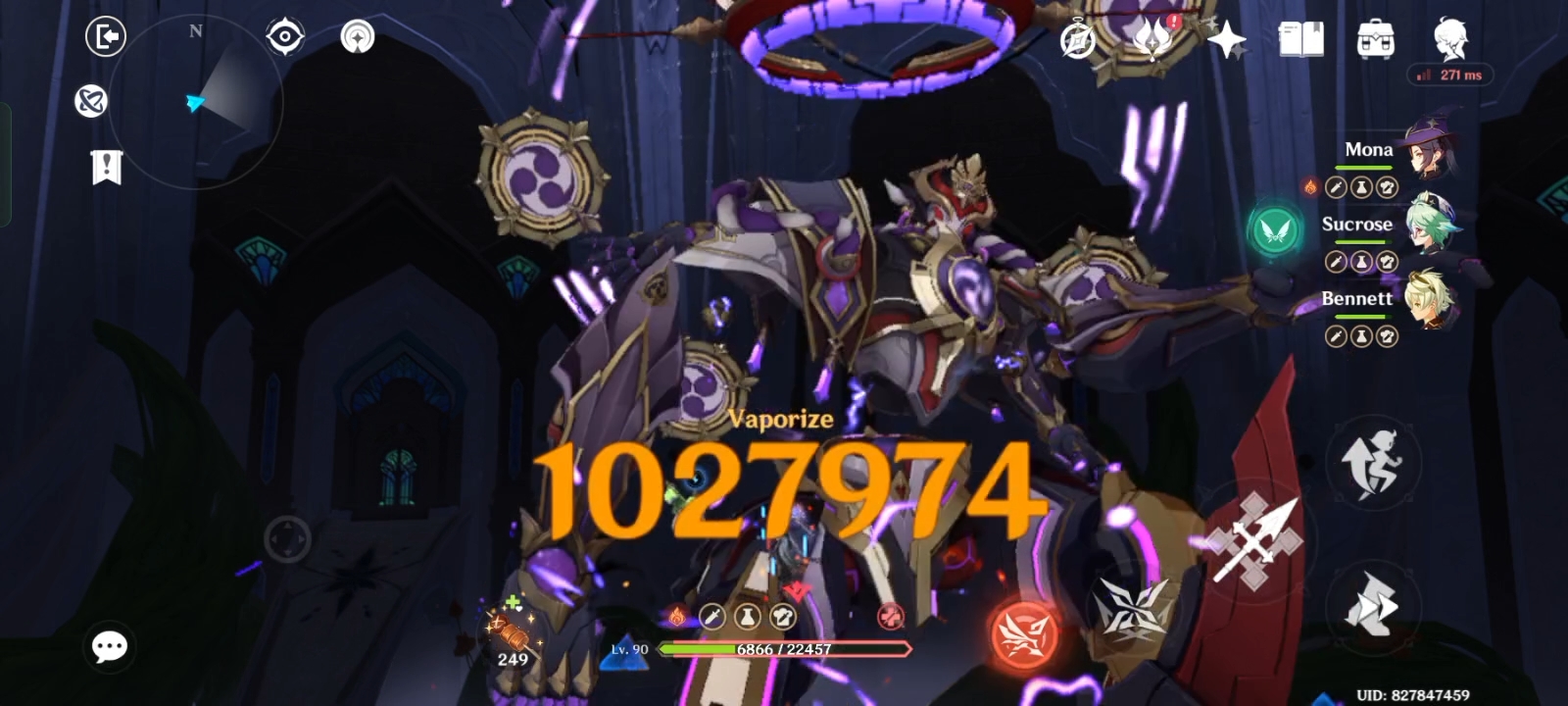Open the chat bubble in bottom left
1568x706 pixels.
(109, 645)
